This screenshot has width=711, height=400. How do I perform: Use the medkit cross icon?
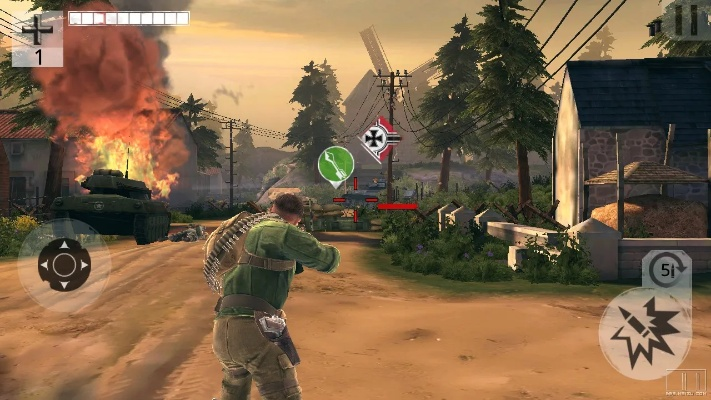click(x=39, y=30)
